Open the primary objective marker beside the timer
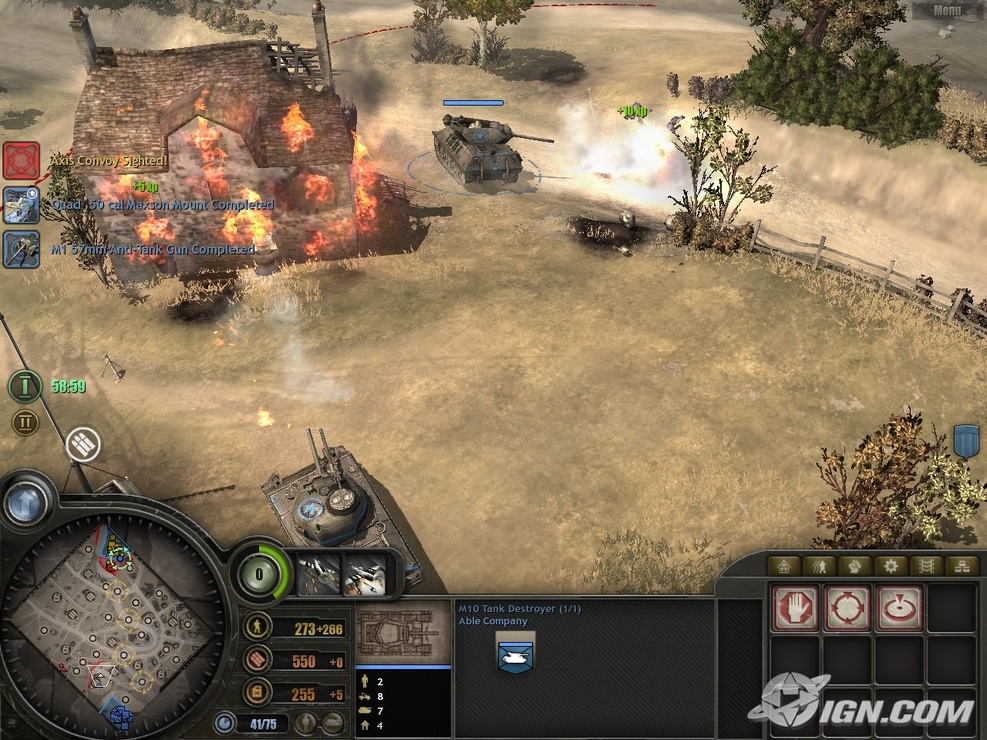This screenshot has height=740, width=987. click(x=26, y=386)
